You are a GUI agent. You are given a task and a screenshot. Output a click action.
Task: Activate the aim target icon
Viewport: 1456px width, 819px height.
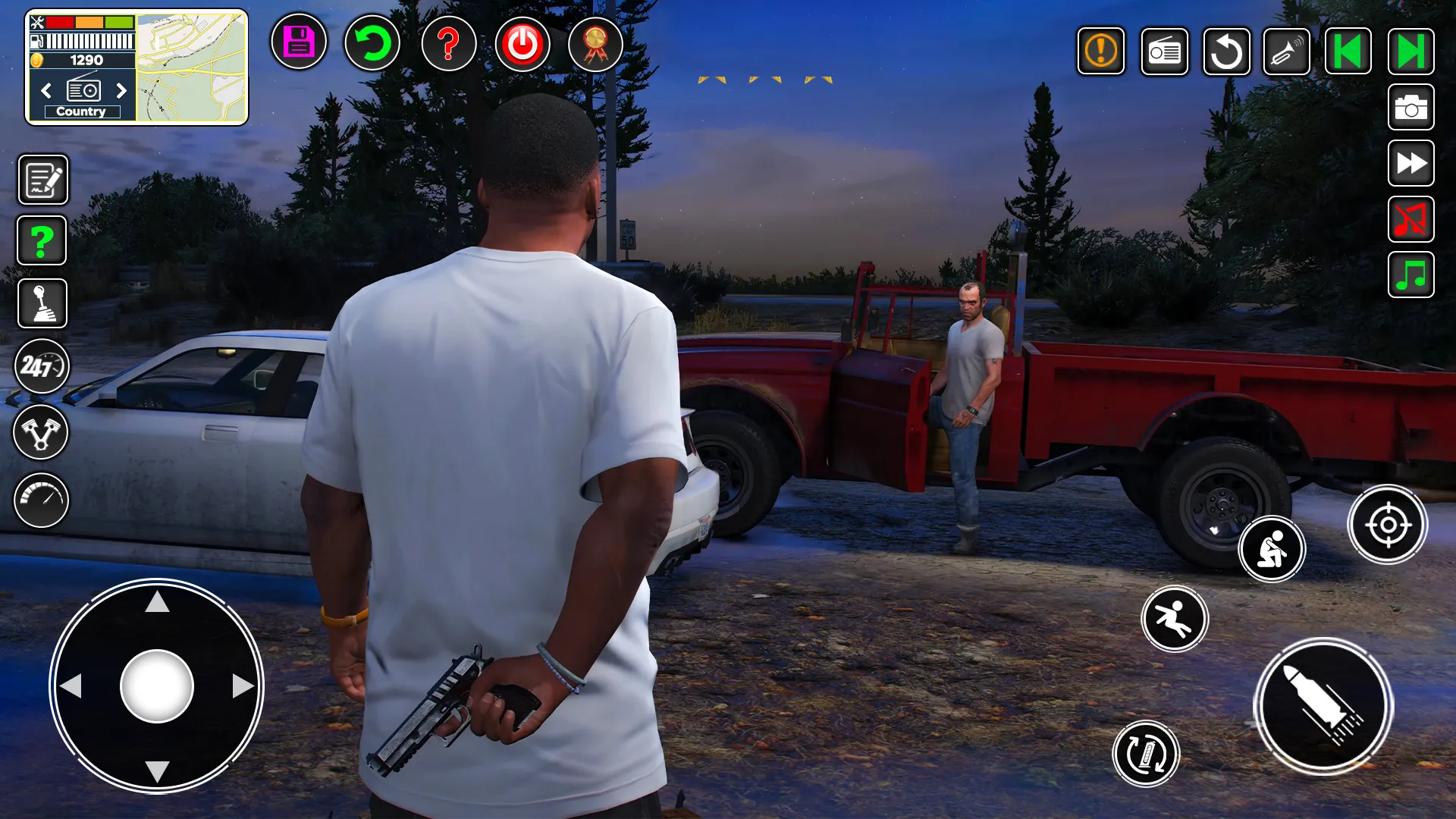[1389, 524]
